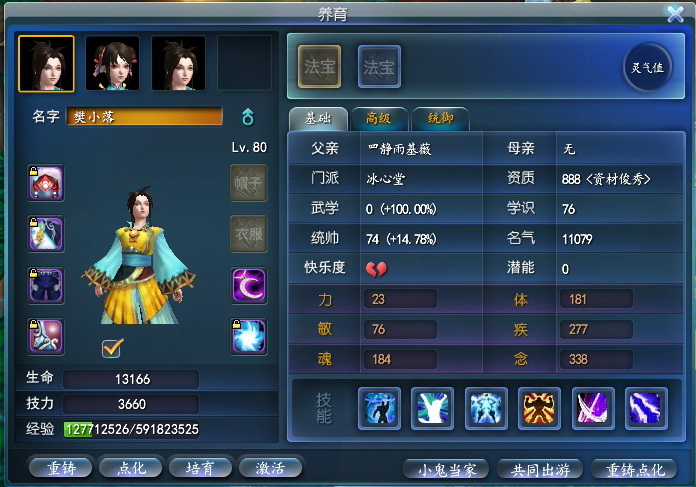
Task: Close the 养育 window
Action: [675, 13]
